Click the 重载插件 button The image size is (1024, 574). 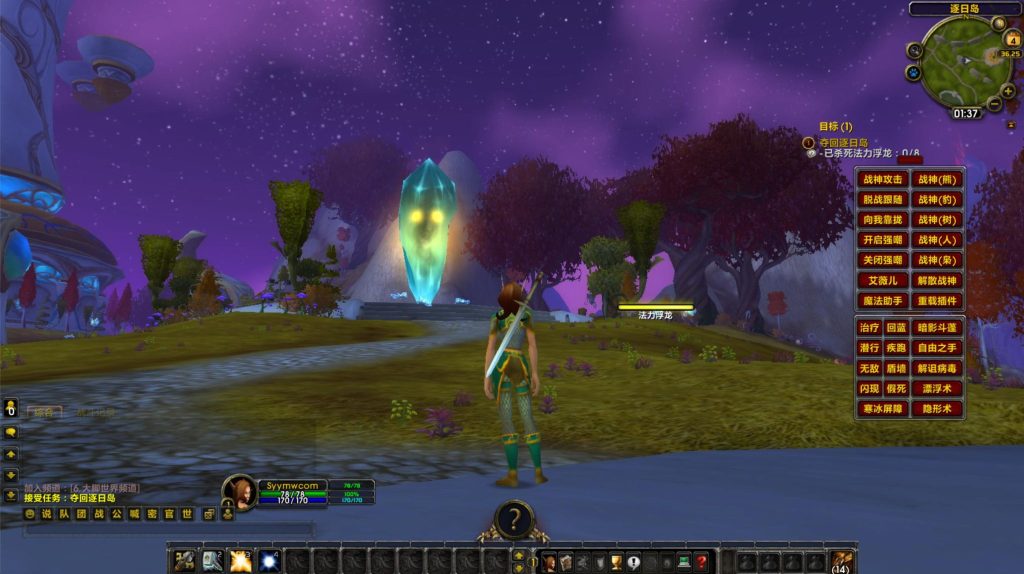(x=937, y=301)
